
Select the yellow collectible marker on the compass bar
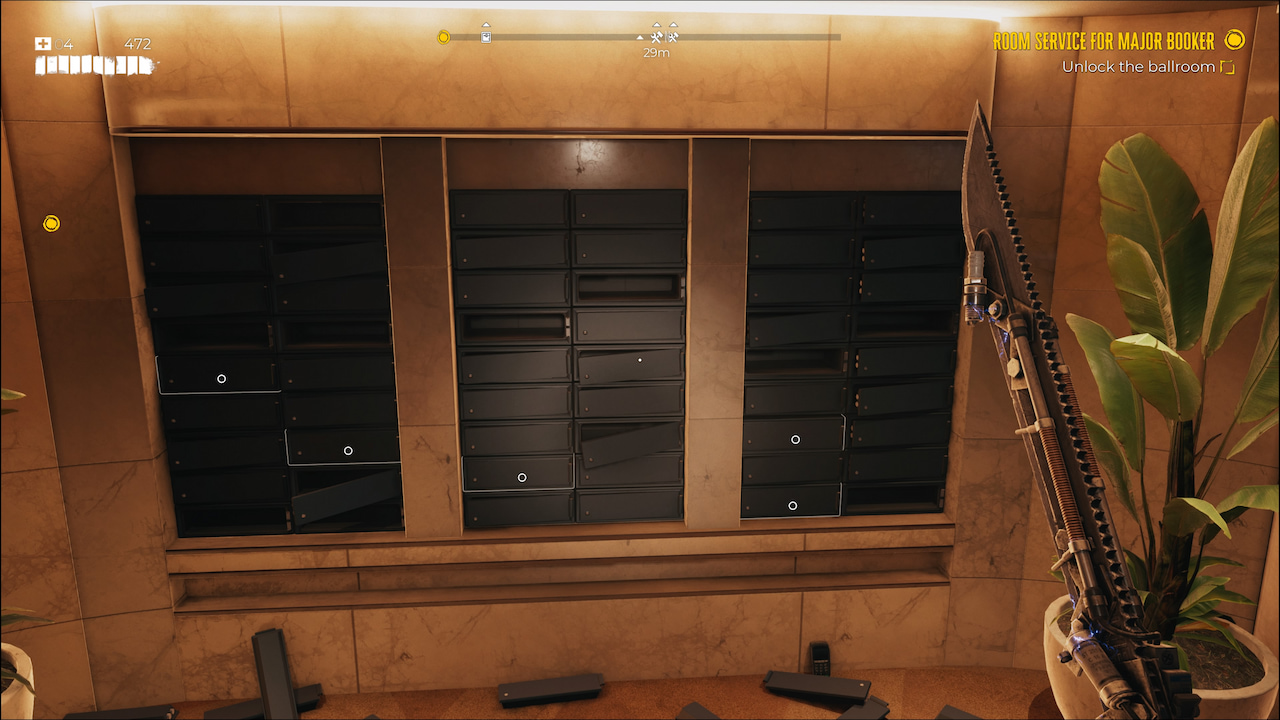click(x=443, y=36)
